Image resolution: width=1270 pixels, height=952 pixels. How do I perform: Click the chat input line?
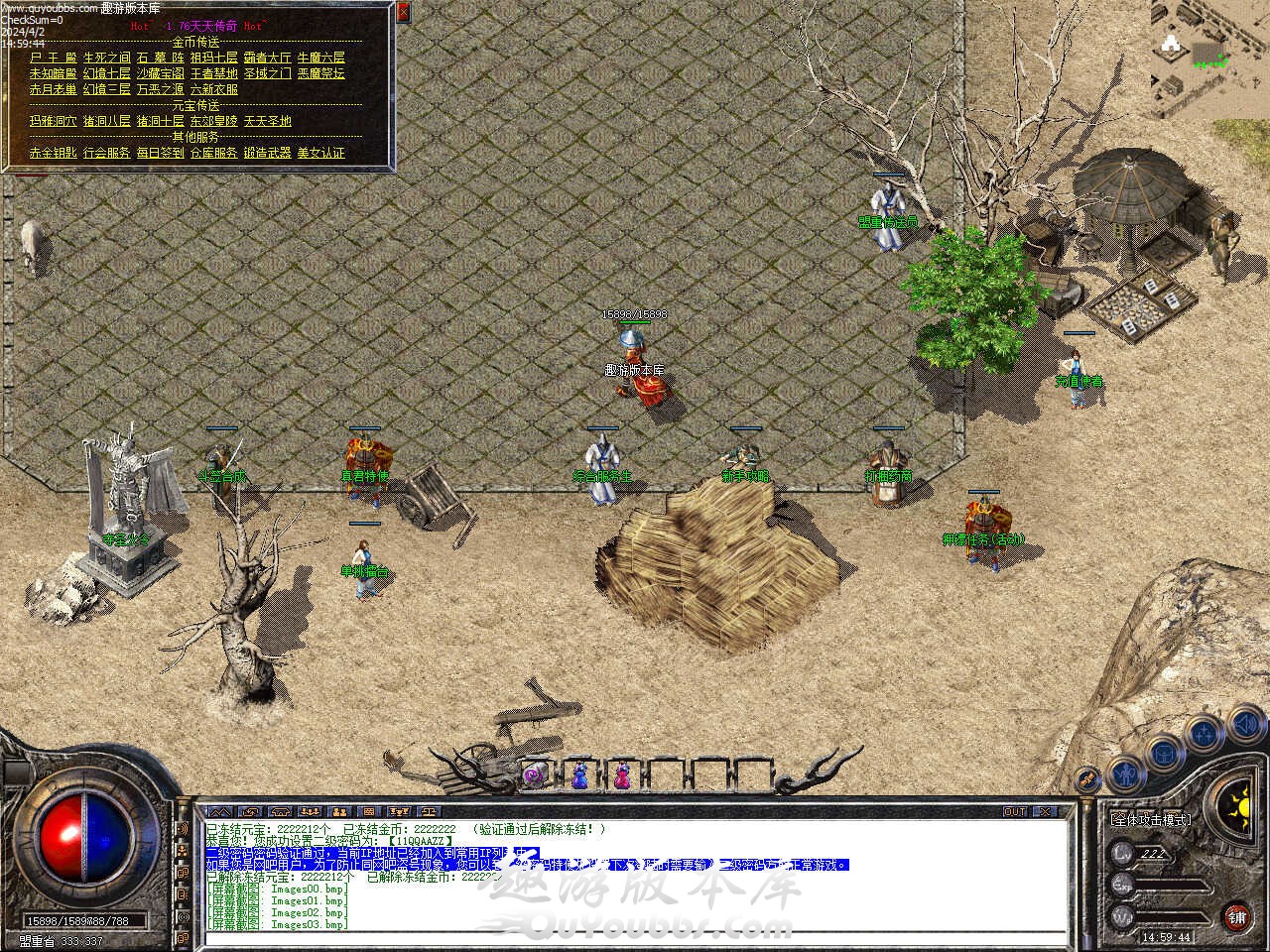tap(635, 937)
